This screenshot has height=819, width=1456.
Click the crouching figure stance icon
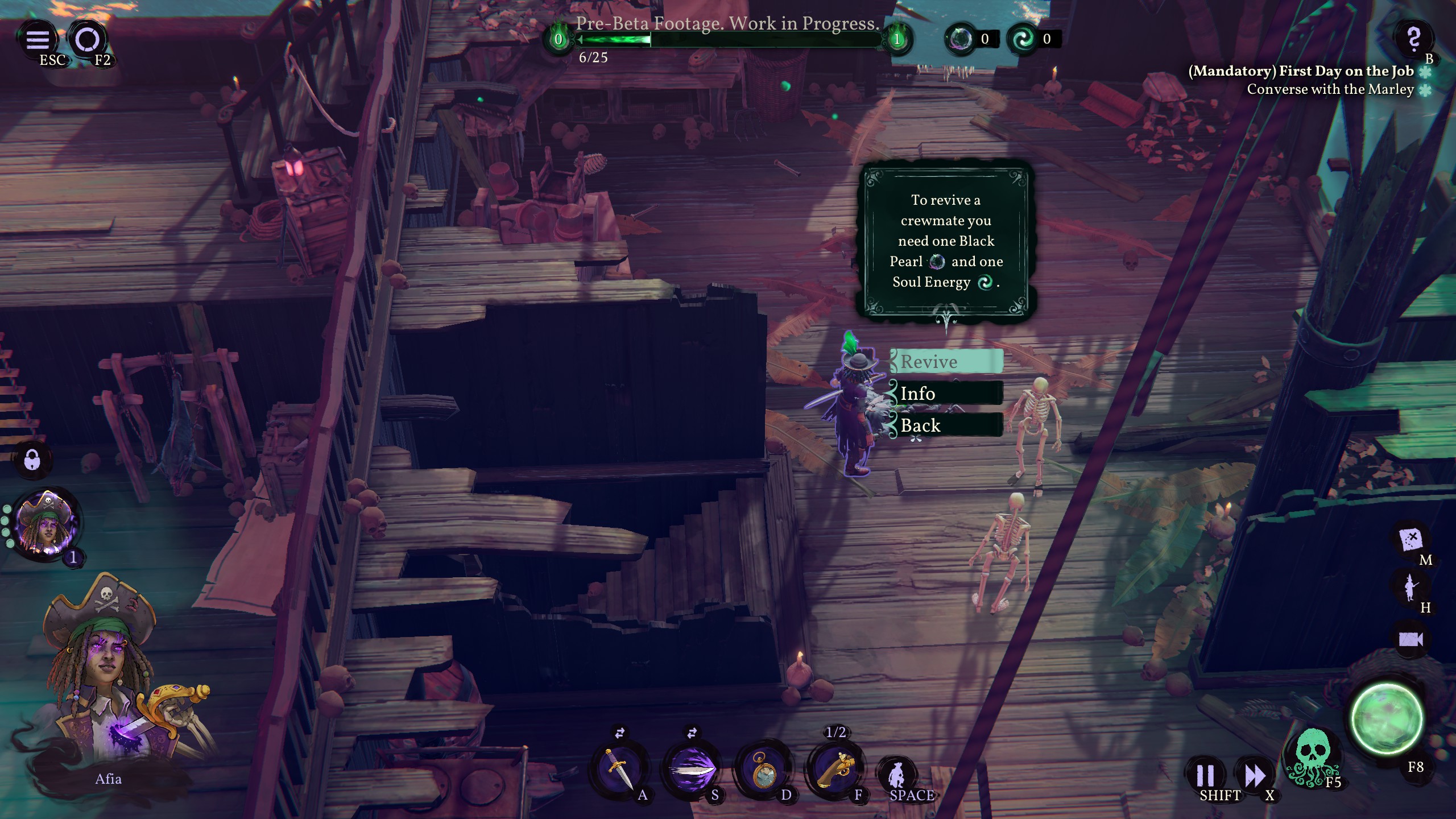pos(898,774)
